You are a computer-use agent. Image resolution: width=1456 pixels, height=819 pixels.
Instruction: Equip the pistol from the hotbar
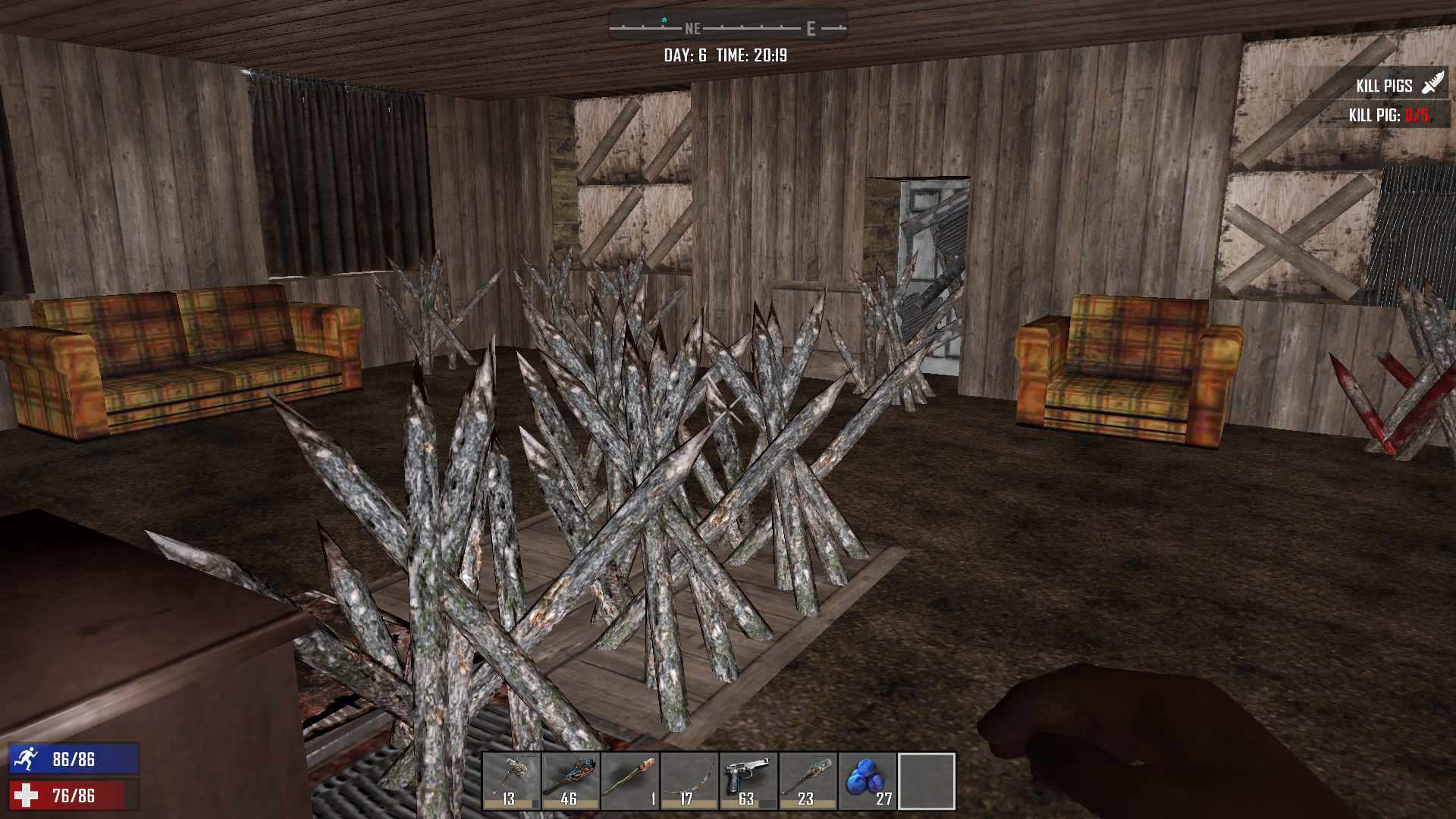(x=748, y=781)
